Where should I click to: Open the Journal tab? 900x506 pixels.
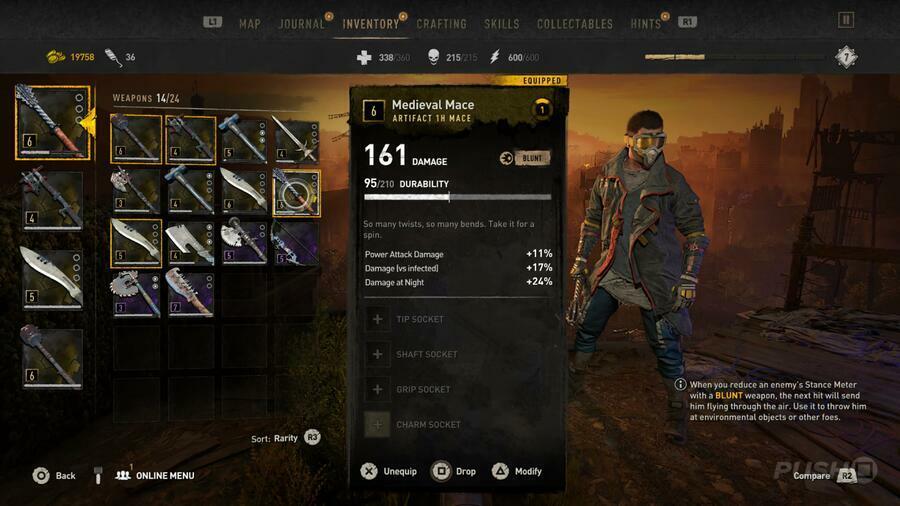[x=301, y=24]
